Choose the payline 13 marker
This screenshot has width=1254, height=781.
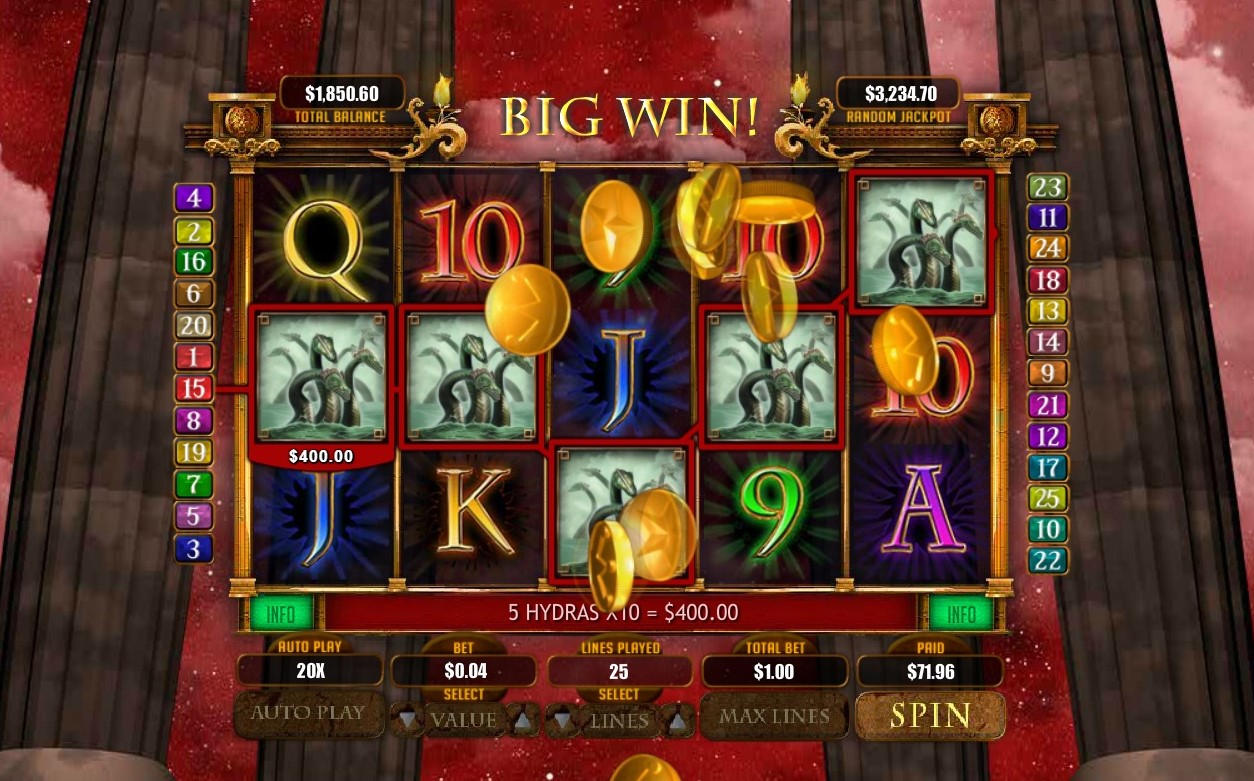click(x=1047, y=311)
